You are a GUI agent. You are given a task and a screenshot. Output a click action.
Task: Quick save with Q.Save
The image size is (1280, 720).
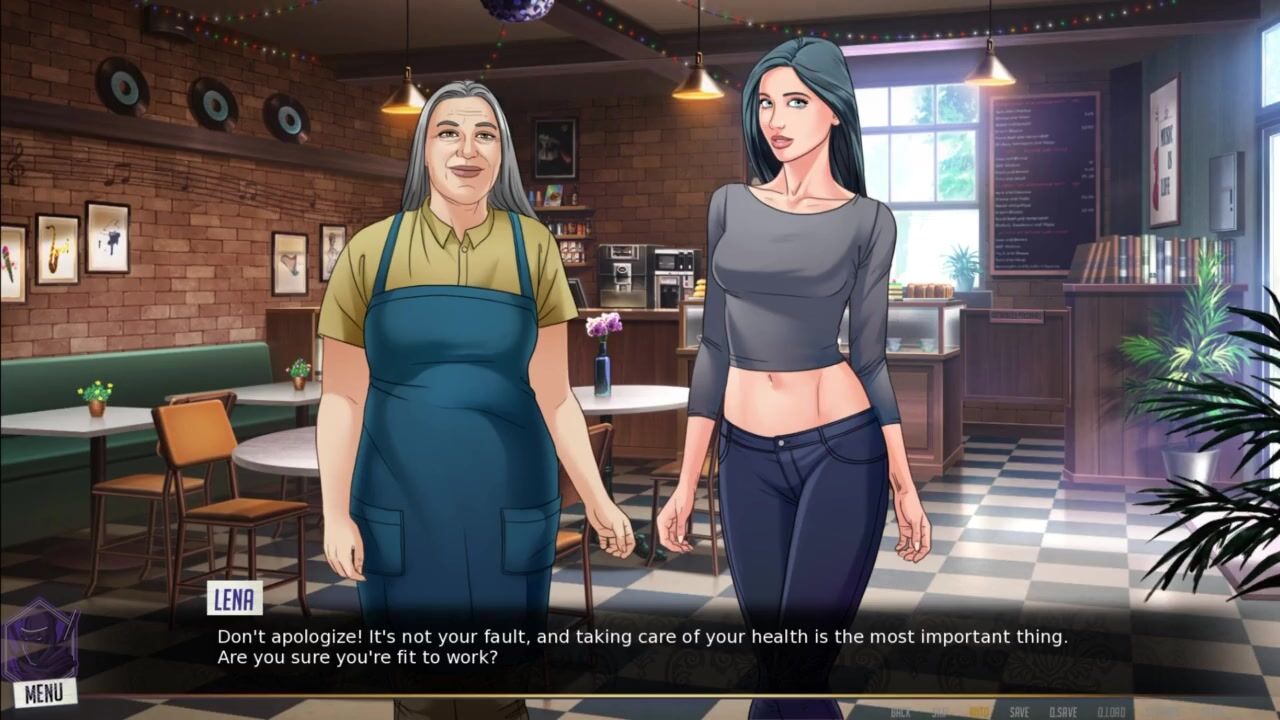click(x=1063, y=712)
